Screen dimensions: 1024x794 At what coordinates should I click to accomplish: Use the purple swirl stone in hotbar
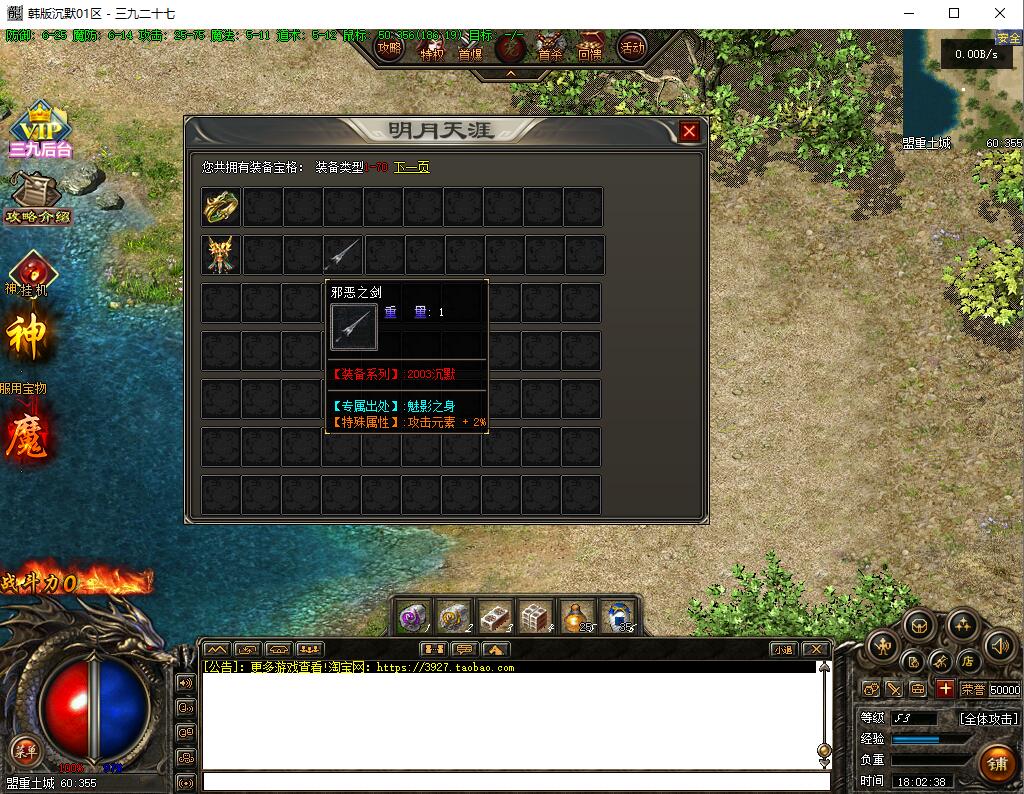pos(413,616)
